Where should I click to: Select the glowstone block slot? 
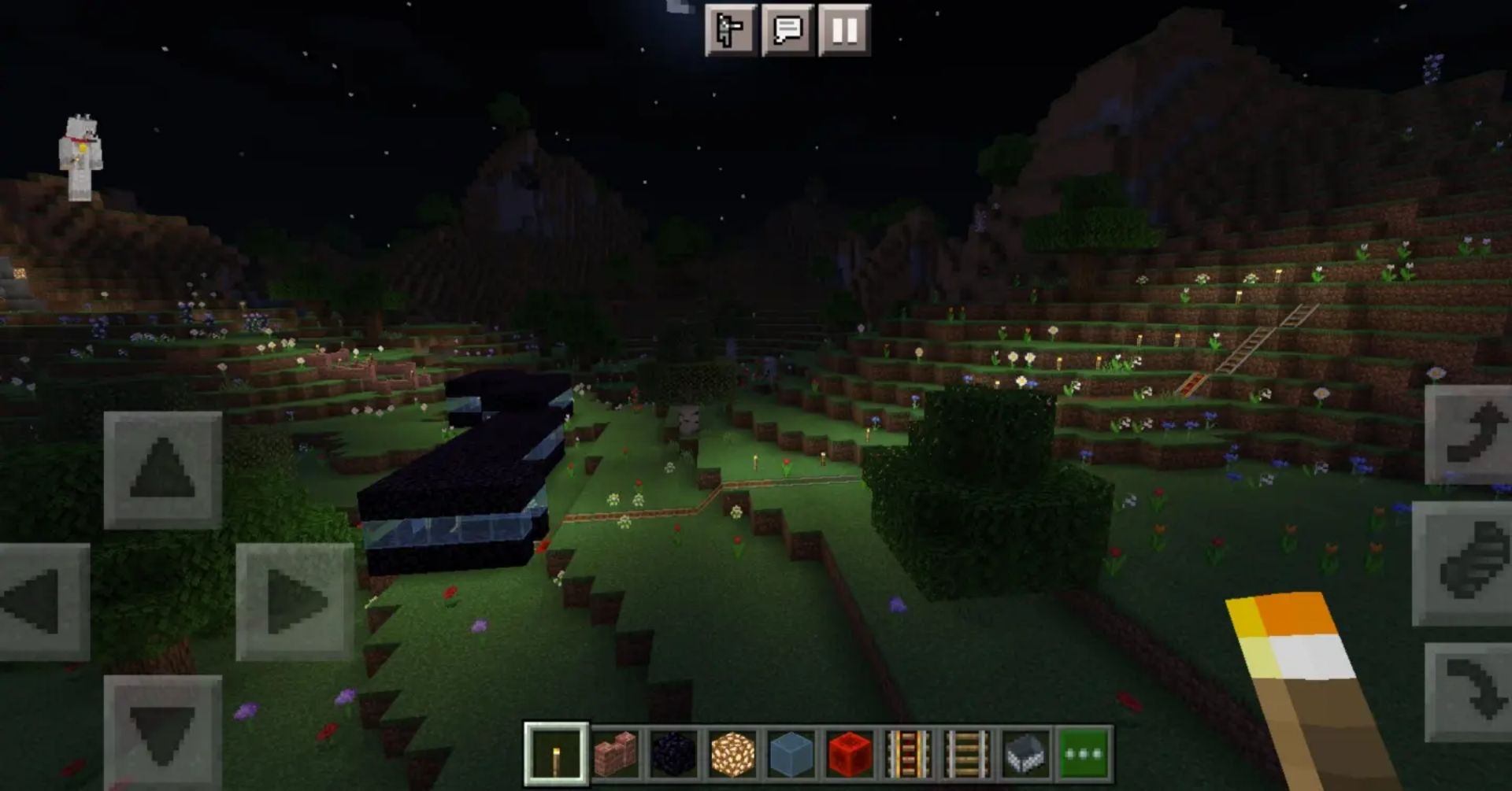(732, 754)
